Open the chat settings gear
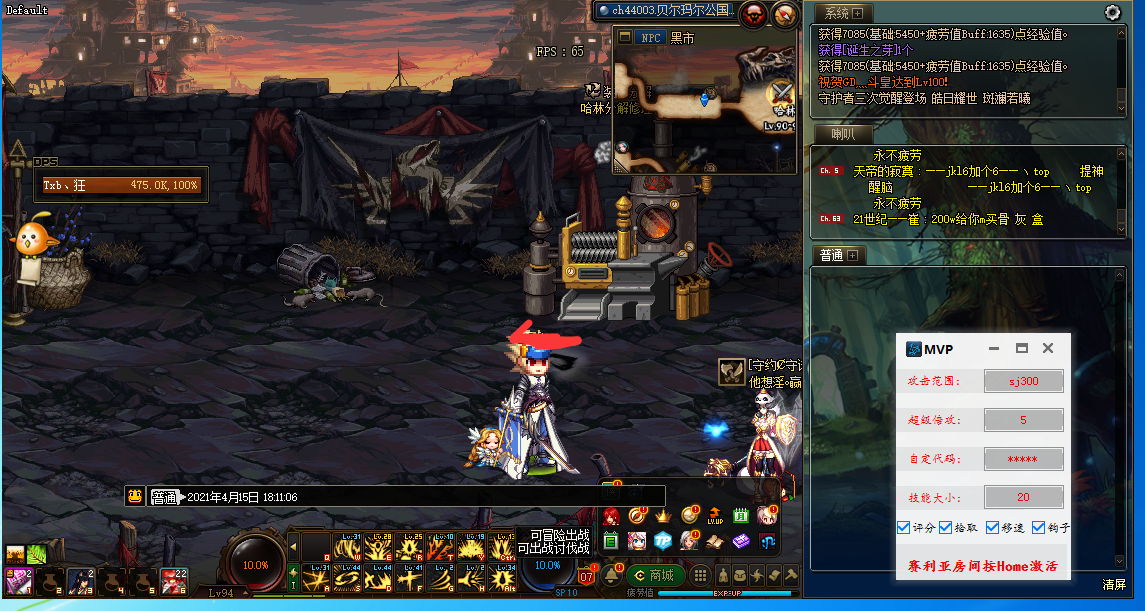This screenshot has height=611, width=1145. pos(1112,13)
